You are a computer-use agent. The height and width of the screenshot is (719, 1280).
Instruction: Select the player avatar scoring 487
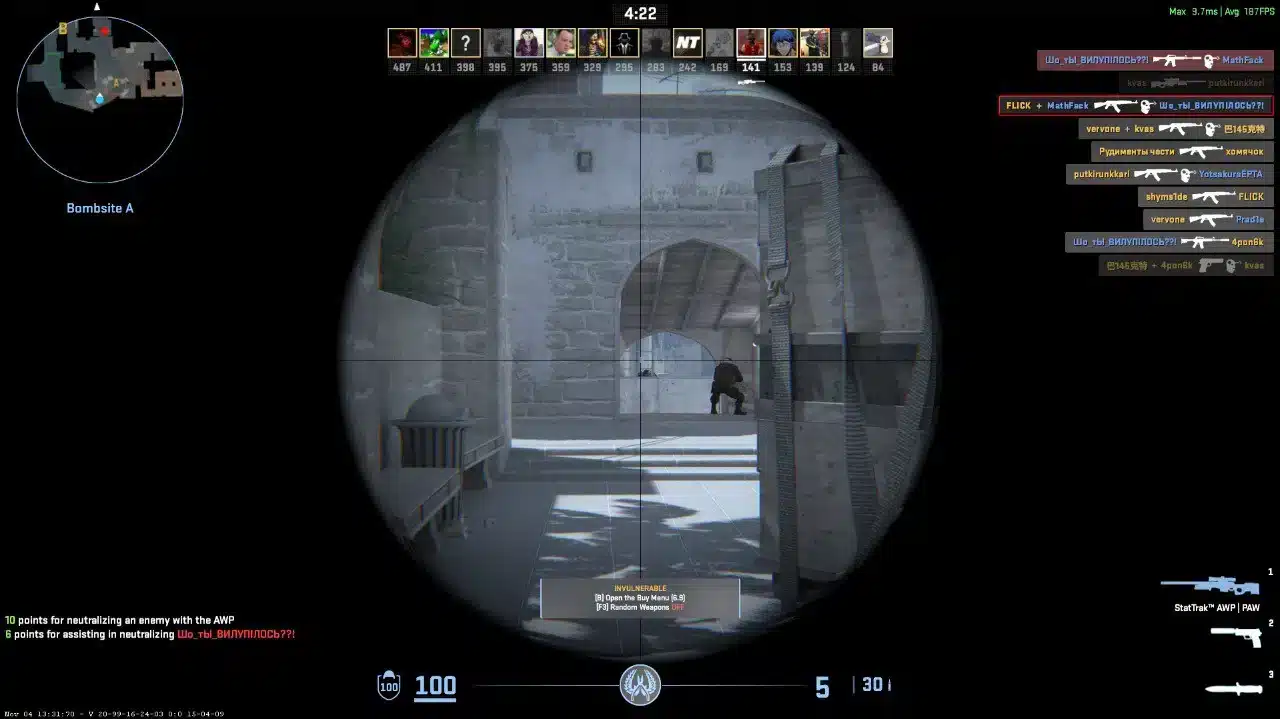pyautogui.click(x=402, y=43)
